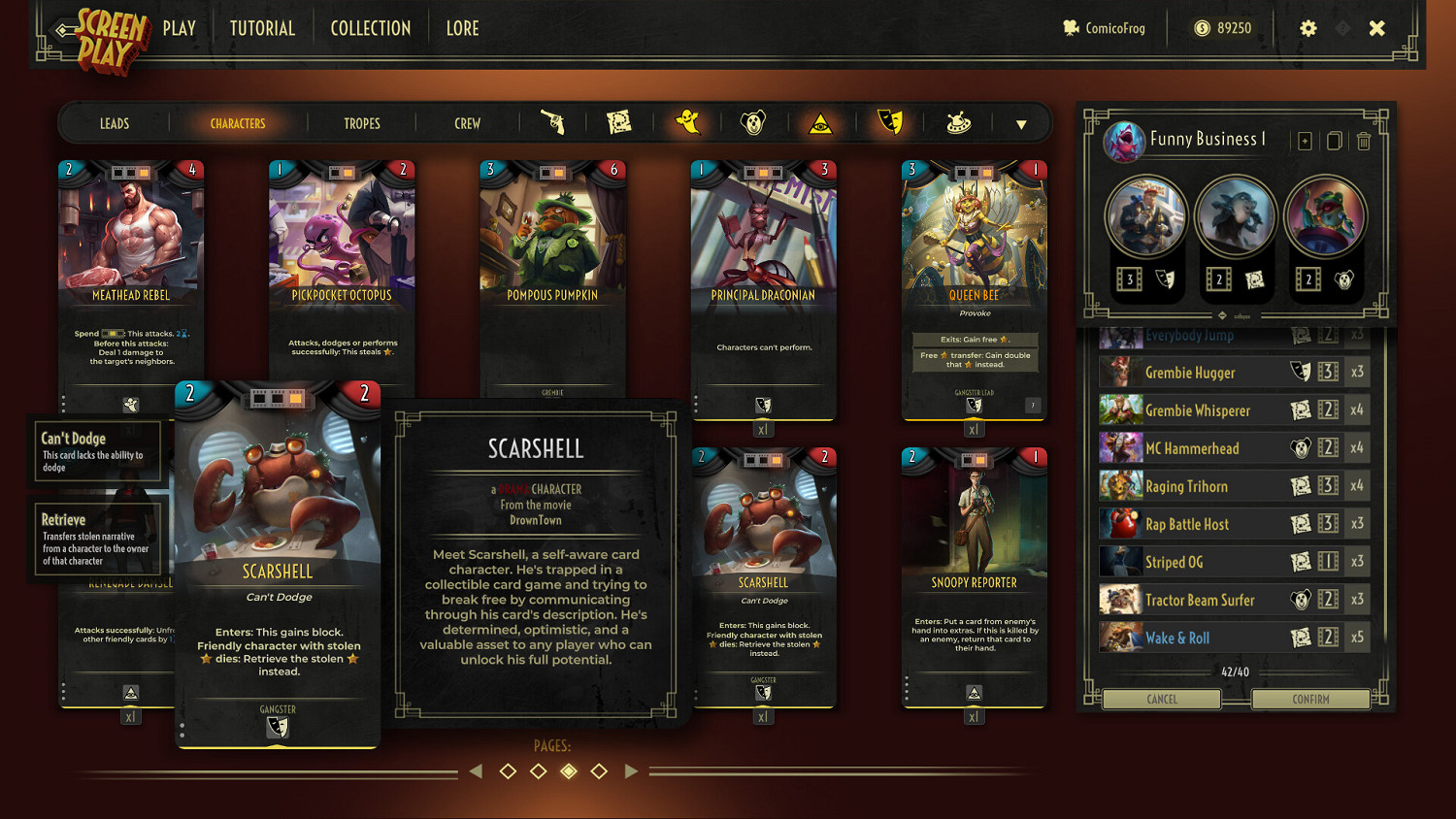Click the trash icon on Funny Business I deck
Screen dimensions: 1456x819
pyautogui.click(x=1364, y=141)
